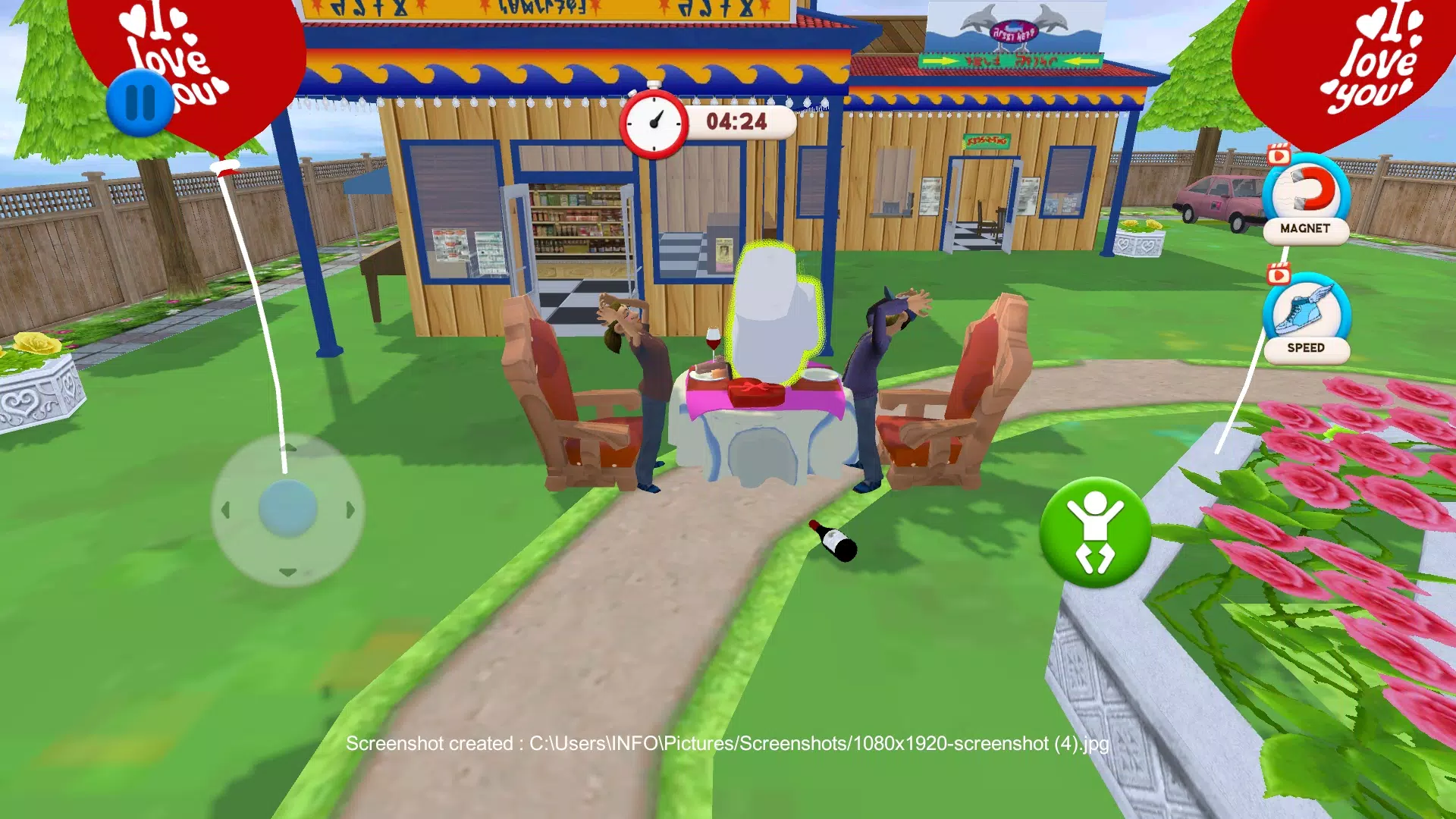Tap the virtual joystick center knob

(287, 509)
